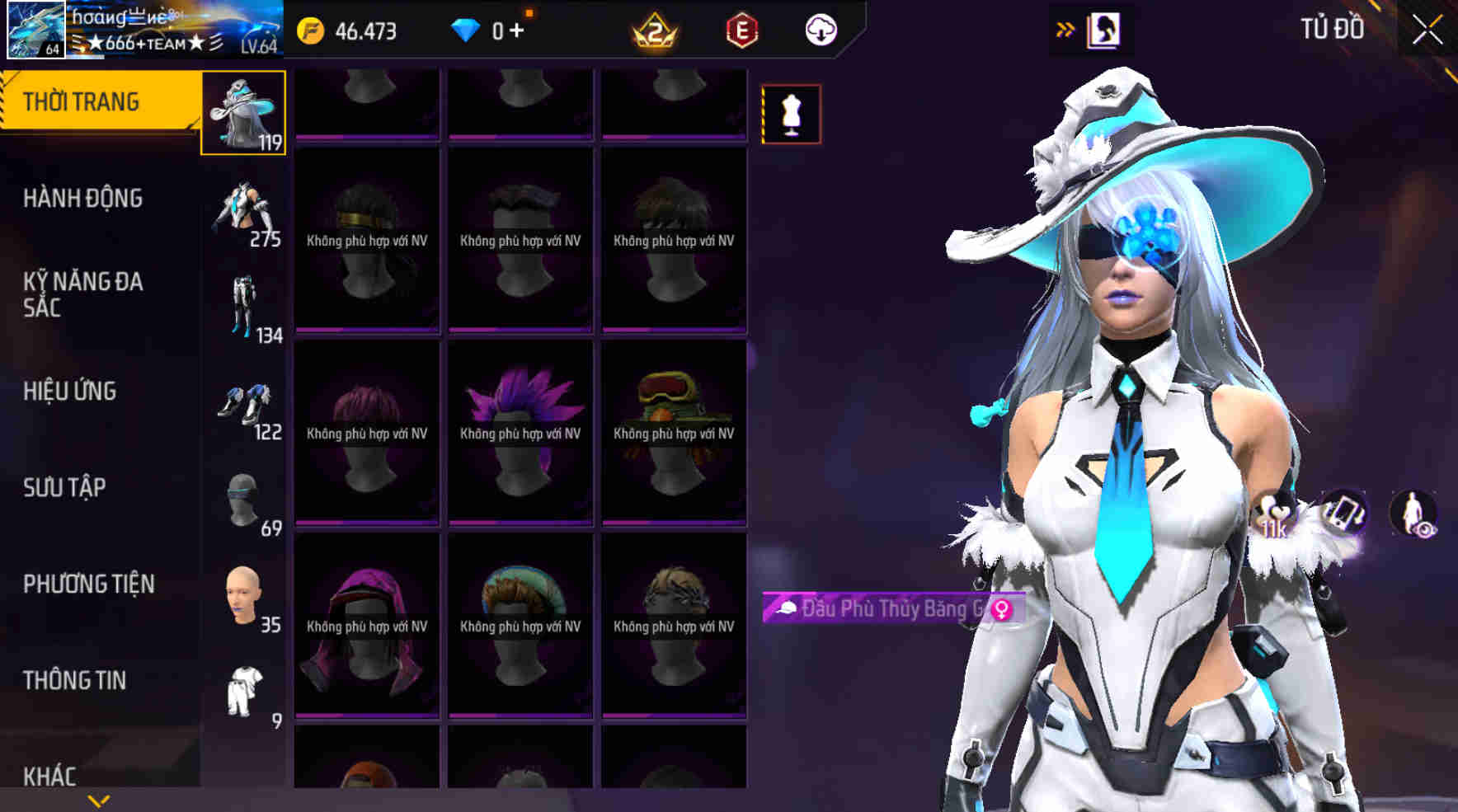Open the face mask category with 69 items
1458x812 pixels.
243,499
